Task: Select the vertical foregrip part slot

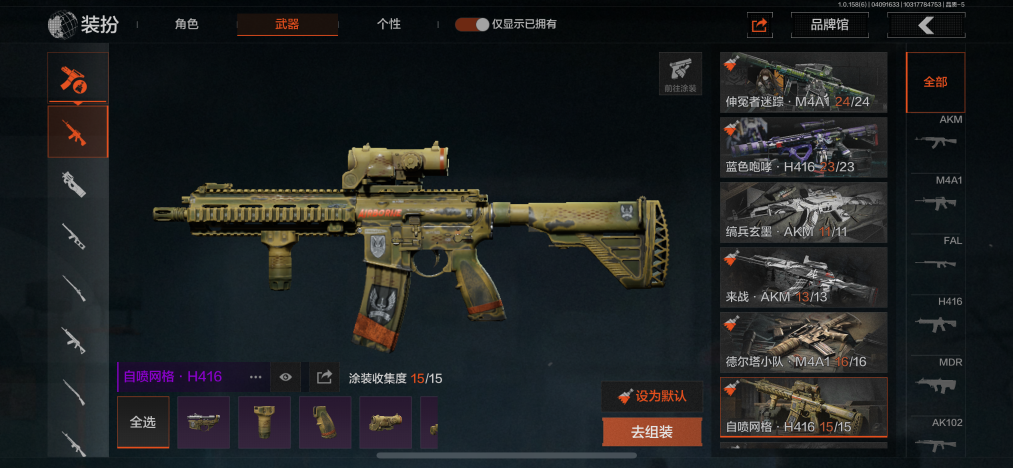Action: pos(264,422)
